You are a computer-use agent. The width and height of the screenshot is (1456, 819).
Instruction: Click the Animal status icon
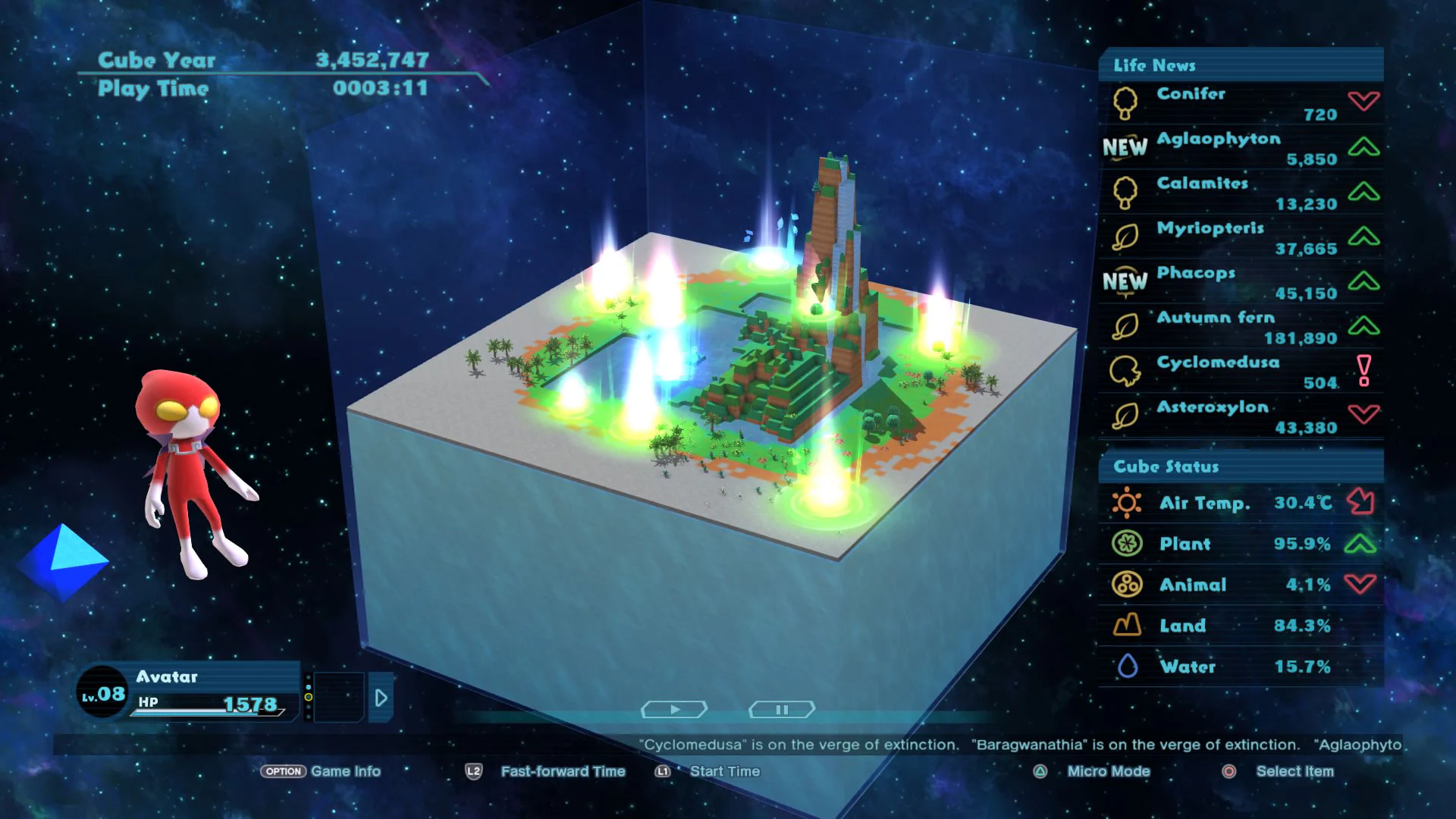1128,584
